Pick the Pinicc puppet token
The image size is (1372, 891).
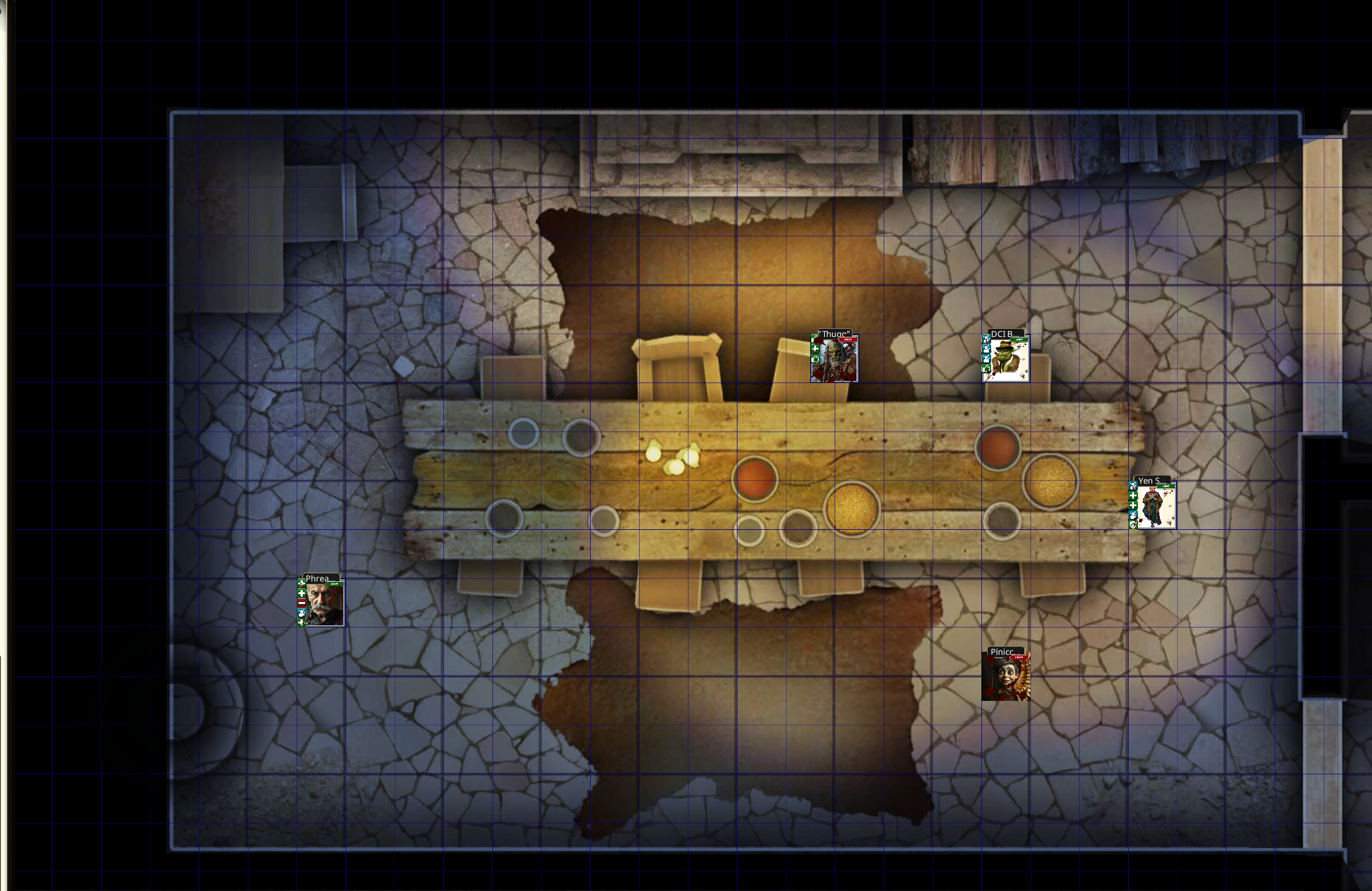click(x=1006, y=678)
